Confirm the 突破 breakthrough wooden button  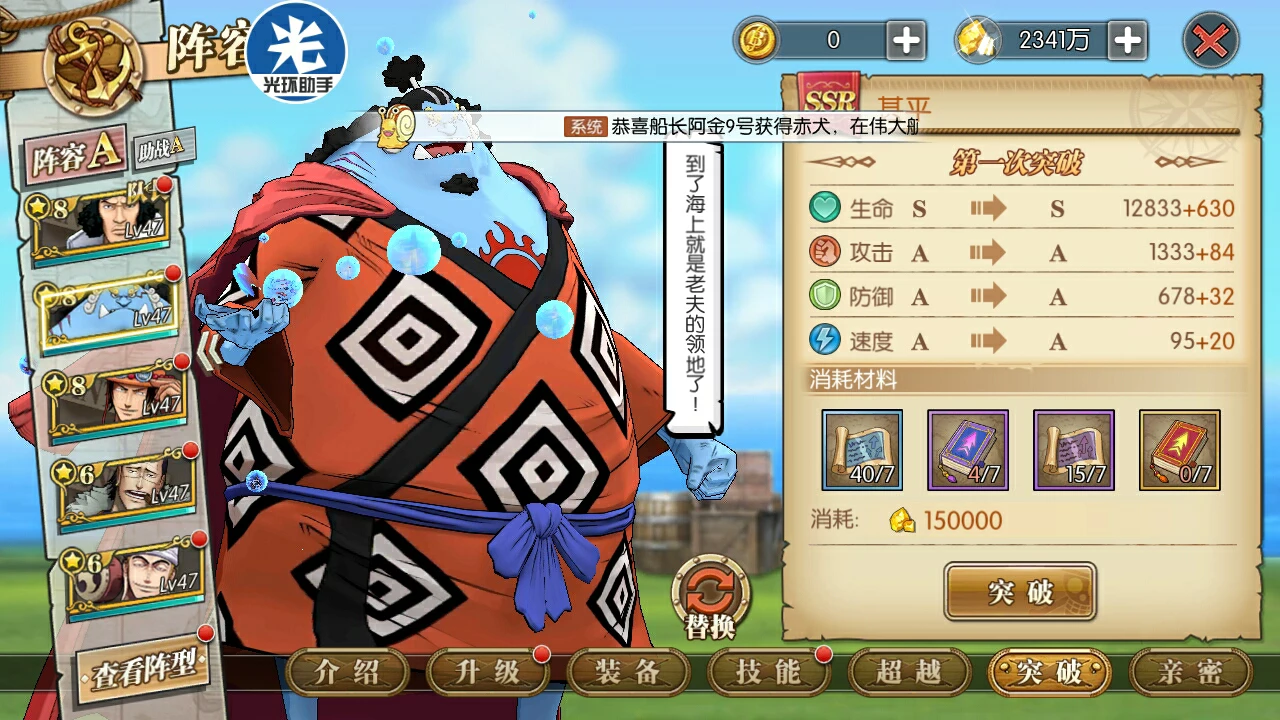1020,592
